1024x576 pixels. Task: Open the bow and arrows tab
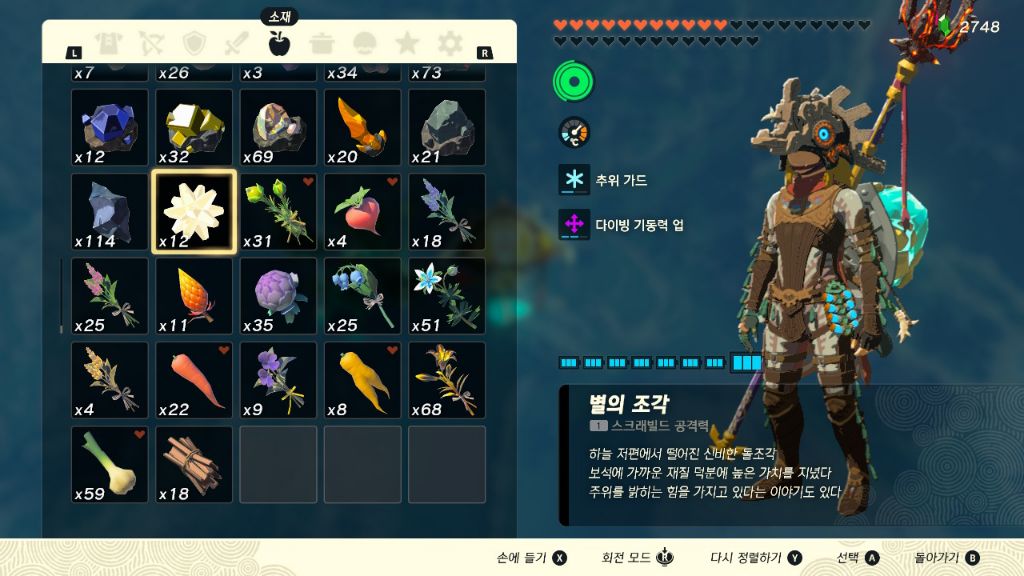(151, 43)
